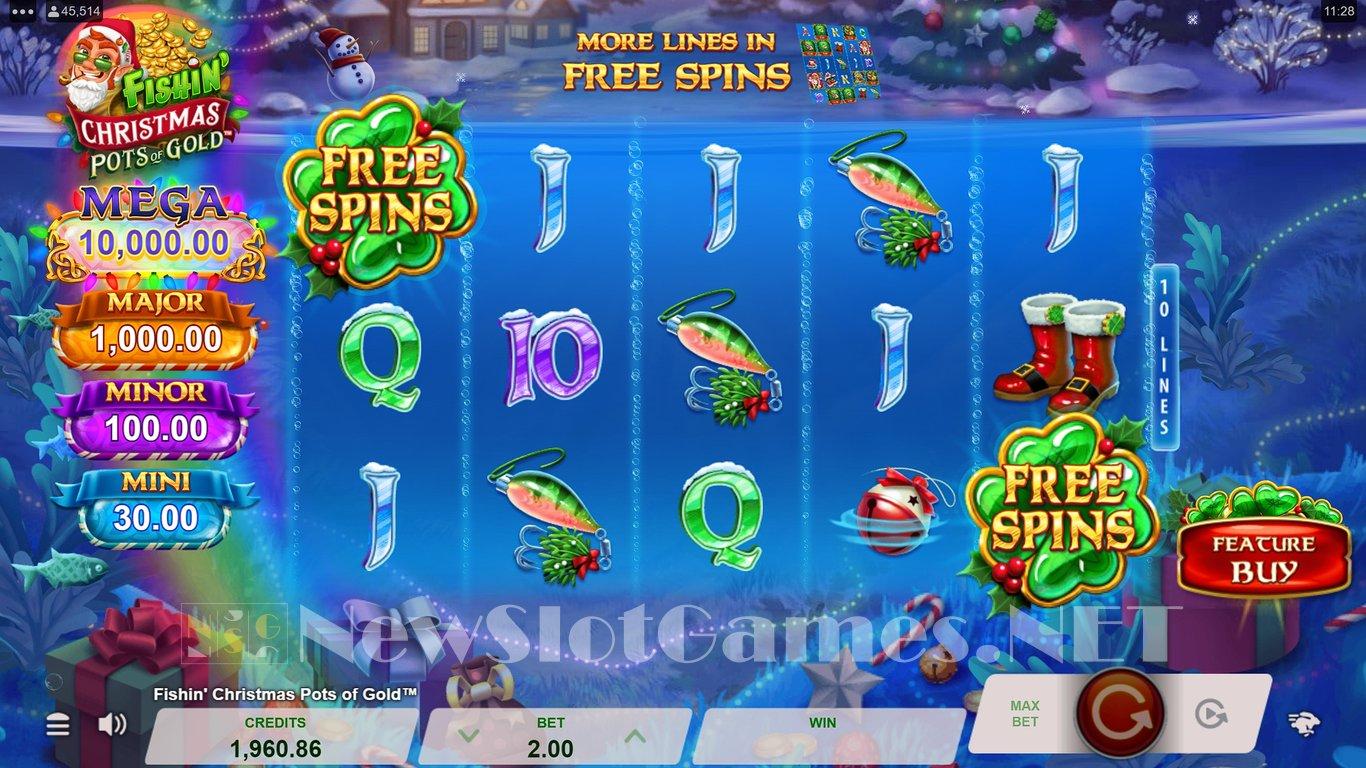The width and height of the screenshot is (1366, 768).
Task: Raise the bet with the up arrow
Action: pos(633,736)
